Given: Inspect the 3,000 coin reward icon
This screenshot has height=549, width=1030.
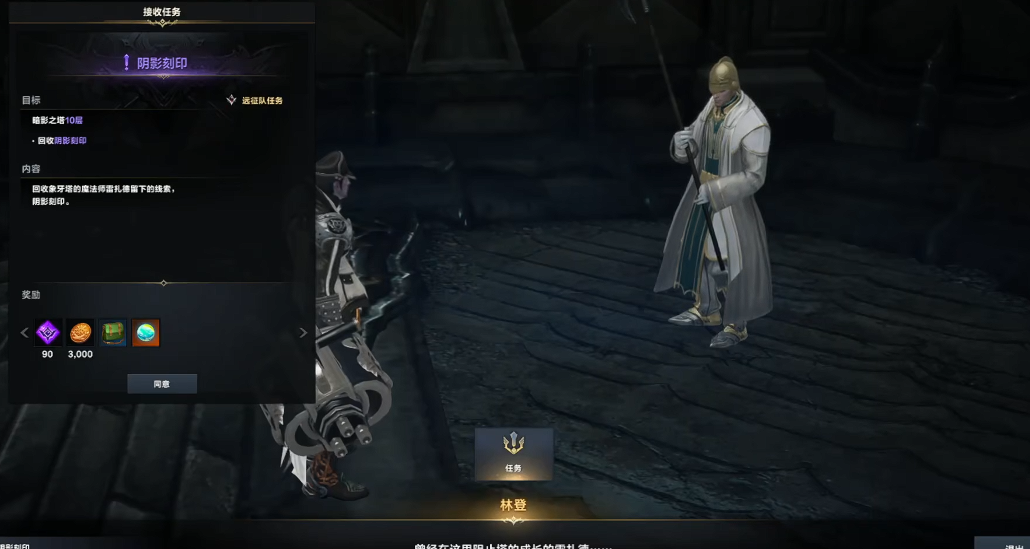Looking at the screenshot, I should [80, 333].
